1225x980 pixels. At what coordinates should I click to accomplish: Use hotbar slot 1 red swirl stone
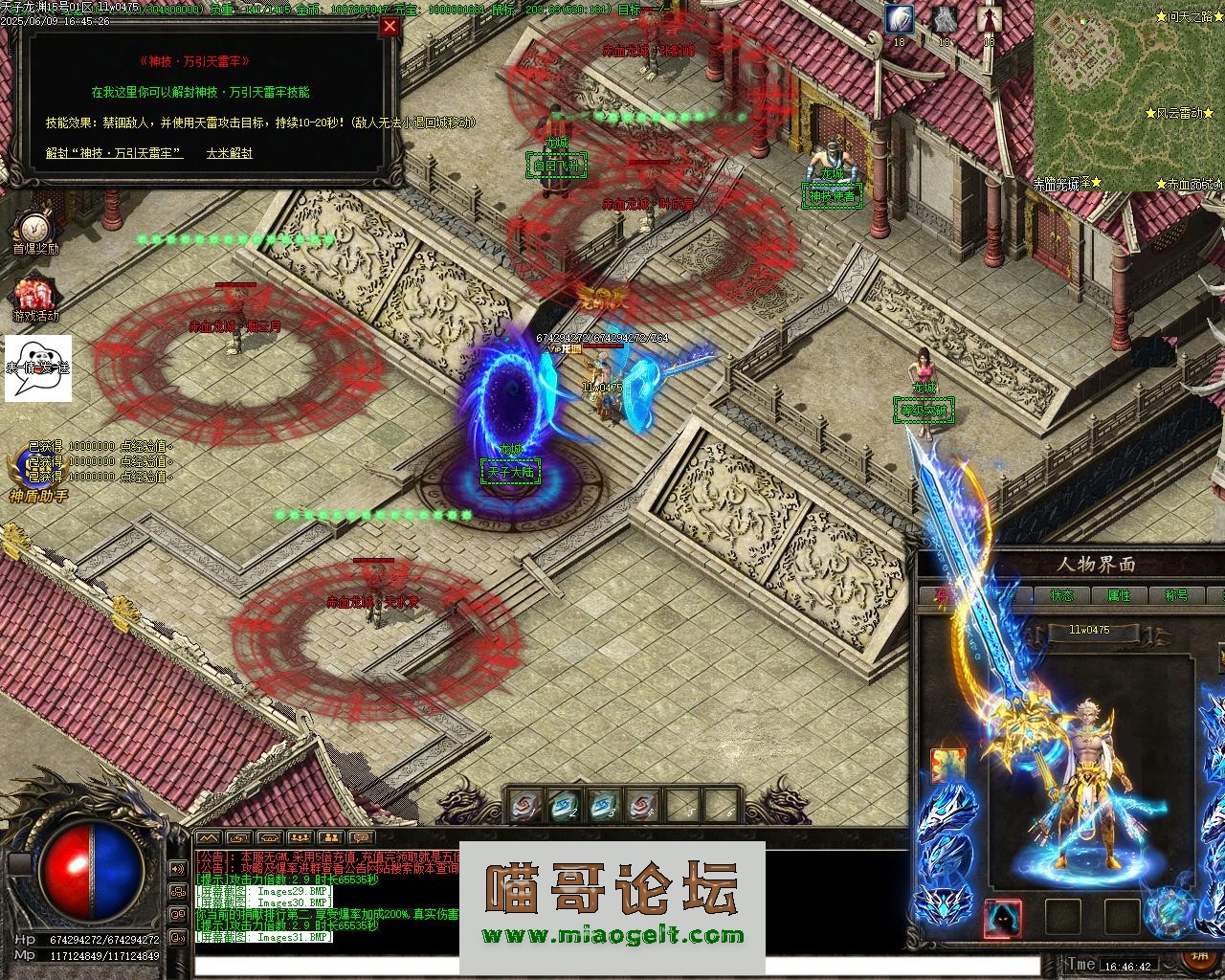[x=525, y=806]
